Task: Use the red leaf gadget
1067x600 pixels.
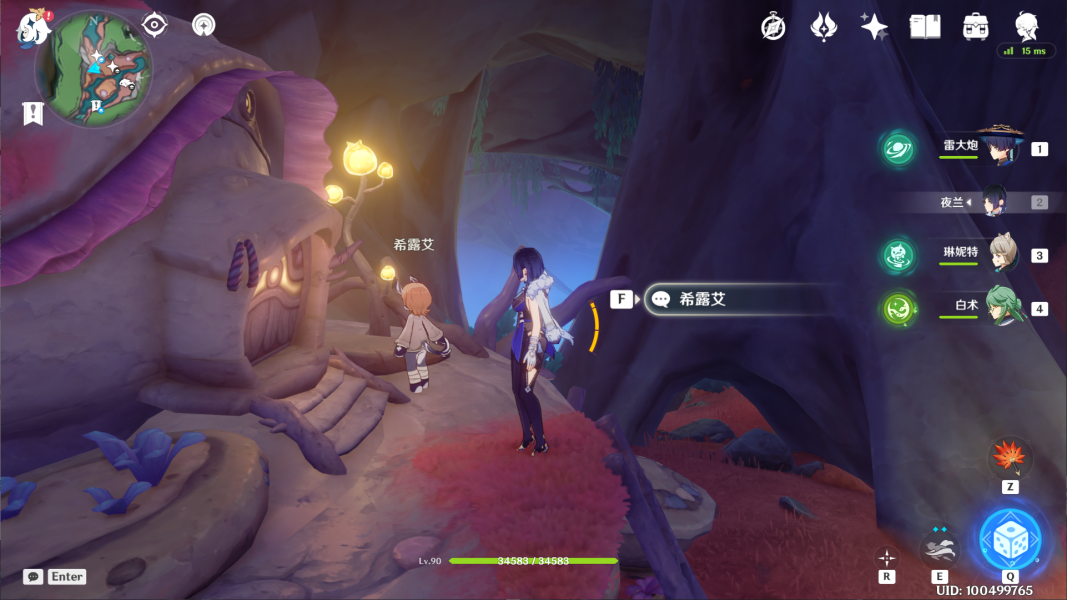Action: [1010, 459]
